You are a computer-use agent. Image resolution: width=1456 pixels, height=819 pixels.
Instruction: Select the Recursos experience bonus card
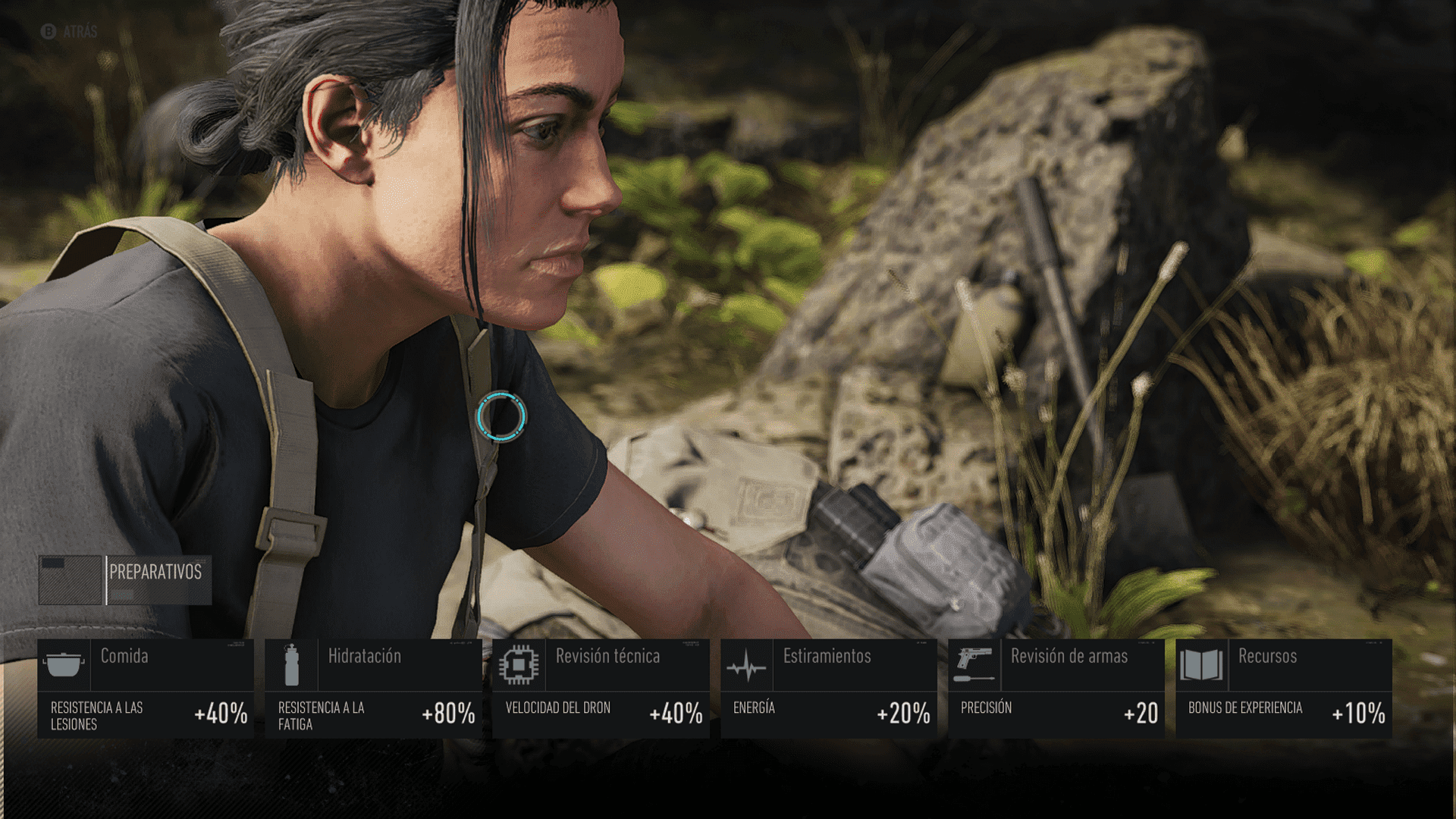point(1283,689)
